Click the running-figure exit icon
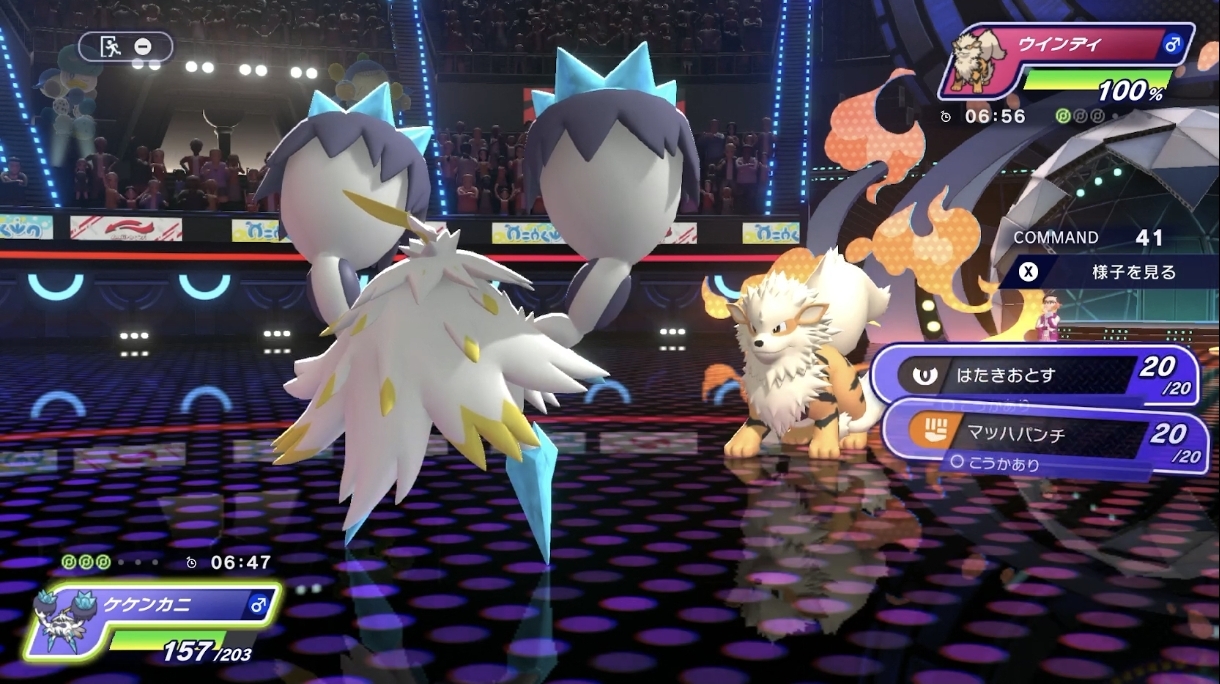The height and width of the screenshot is (684, 1220). 111,46
